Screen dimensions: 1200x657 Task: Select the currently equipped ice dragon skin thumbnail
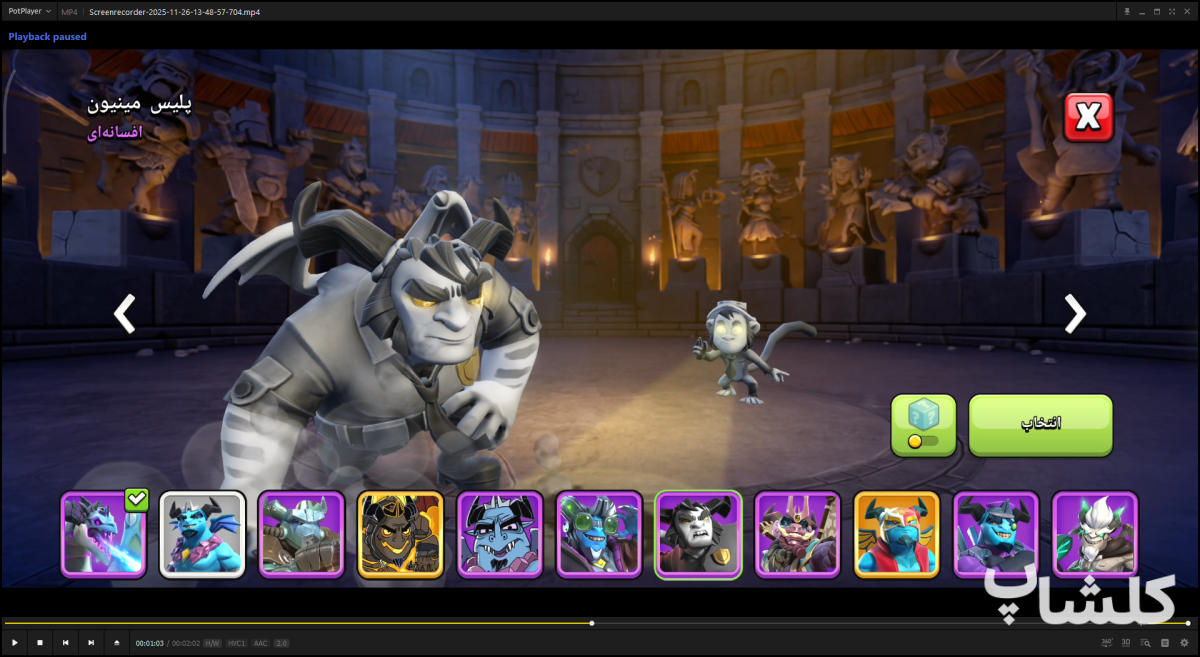pyautogui.click(x=103, y=535)
